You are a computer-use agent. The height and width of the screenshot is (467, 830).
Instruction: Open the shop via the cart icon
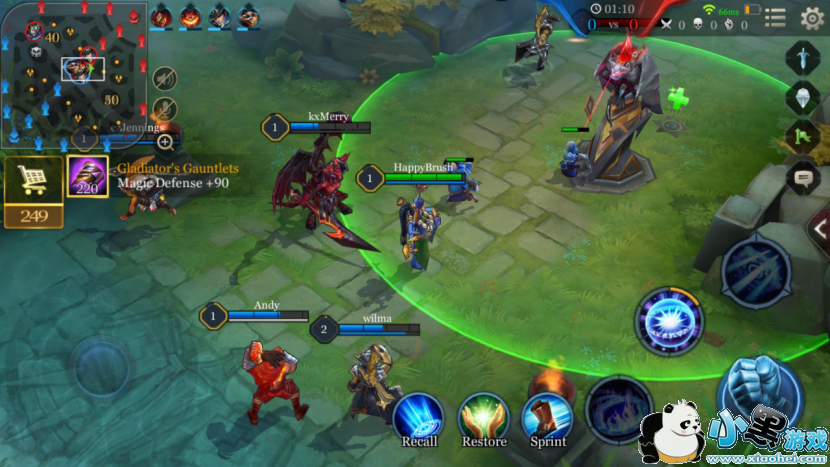coord(34,180)
